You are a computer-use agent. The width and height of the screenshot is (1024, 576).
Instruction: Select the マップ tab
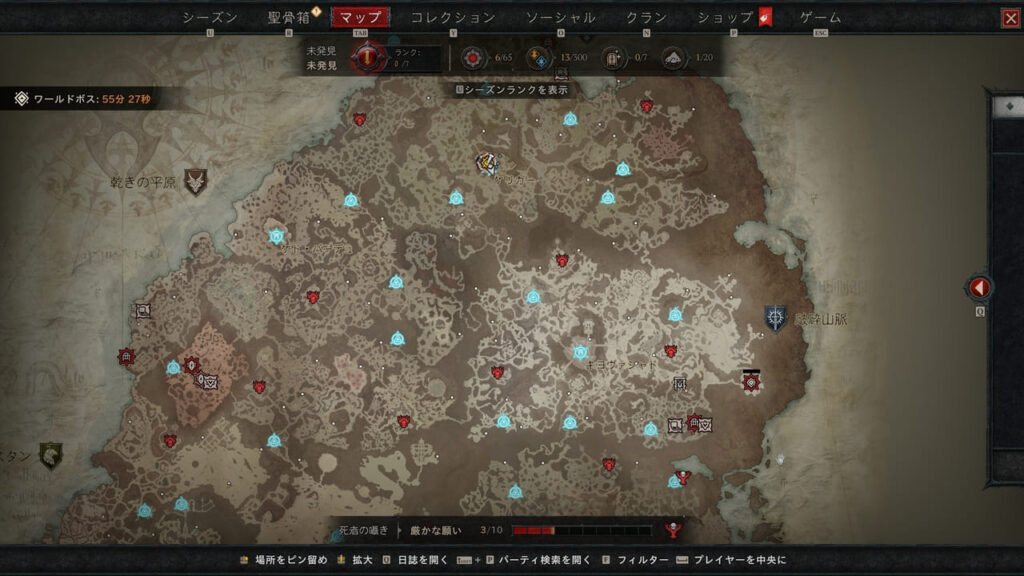coord(360,17)
